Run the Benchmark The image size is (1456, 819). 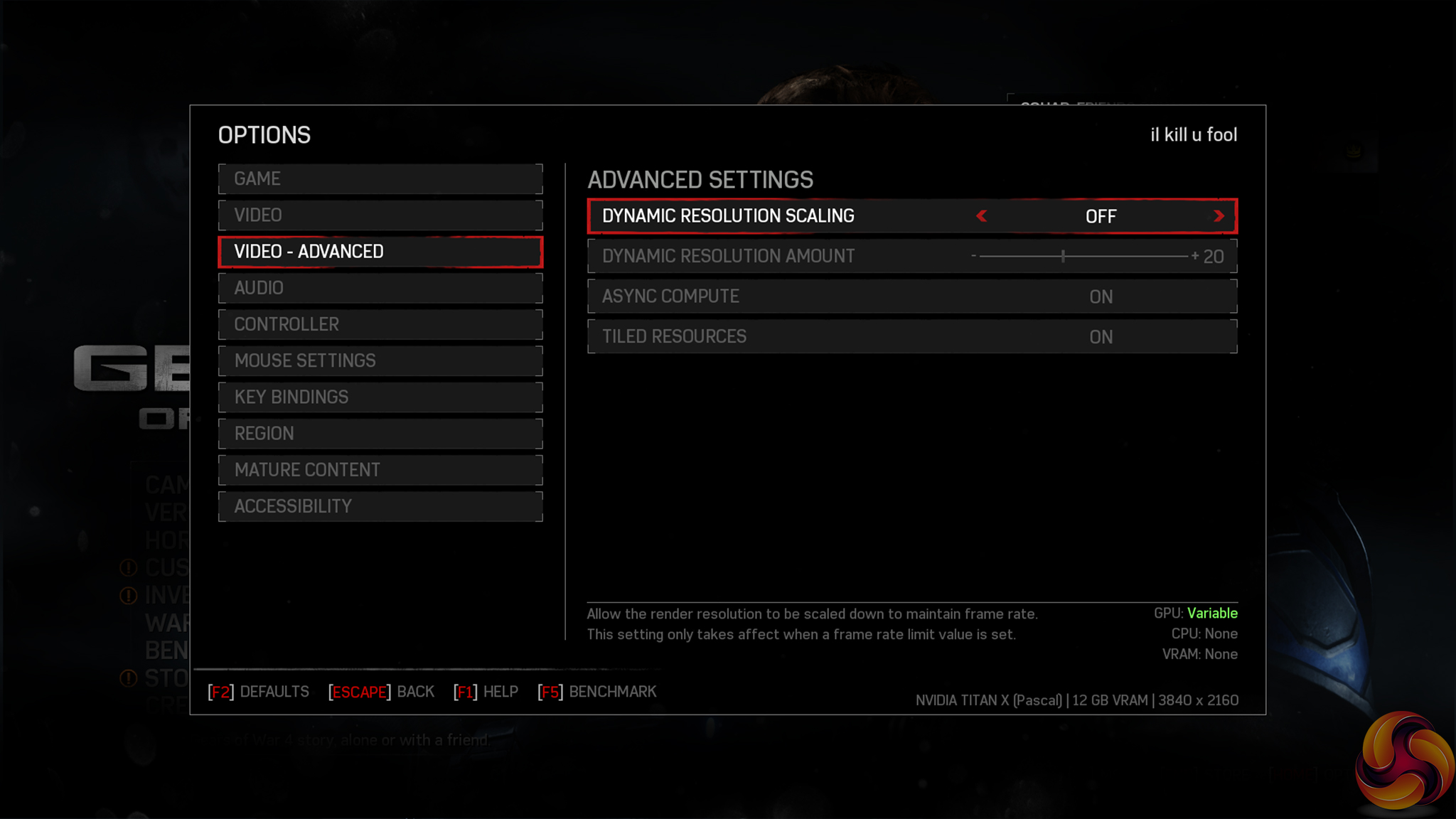click(x=597, y=692)
